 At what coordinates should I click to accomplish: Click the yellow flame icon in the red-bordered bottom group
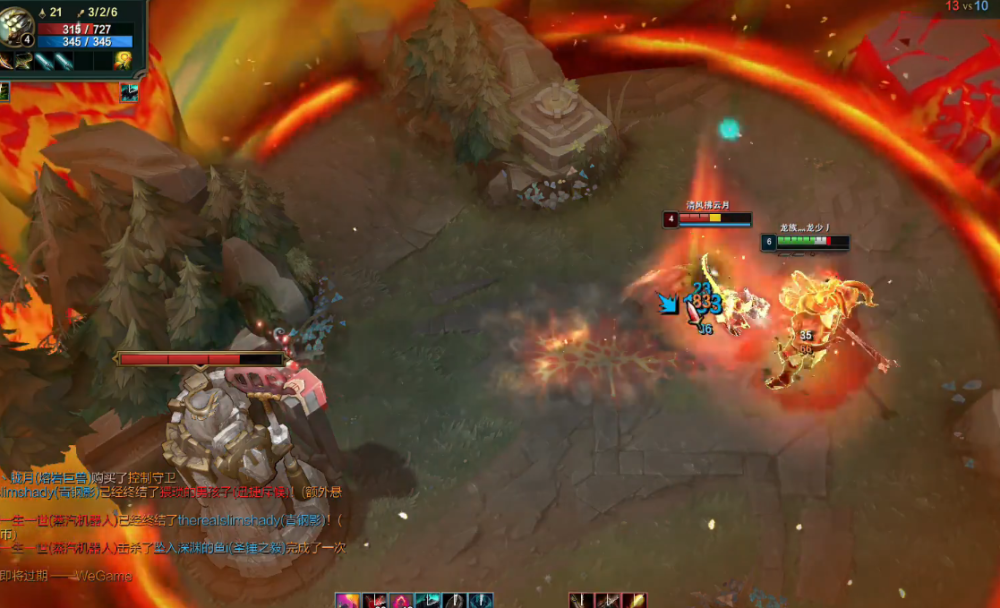tap(634, 600)
